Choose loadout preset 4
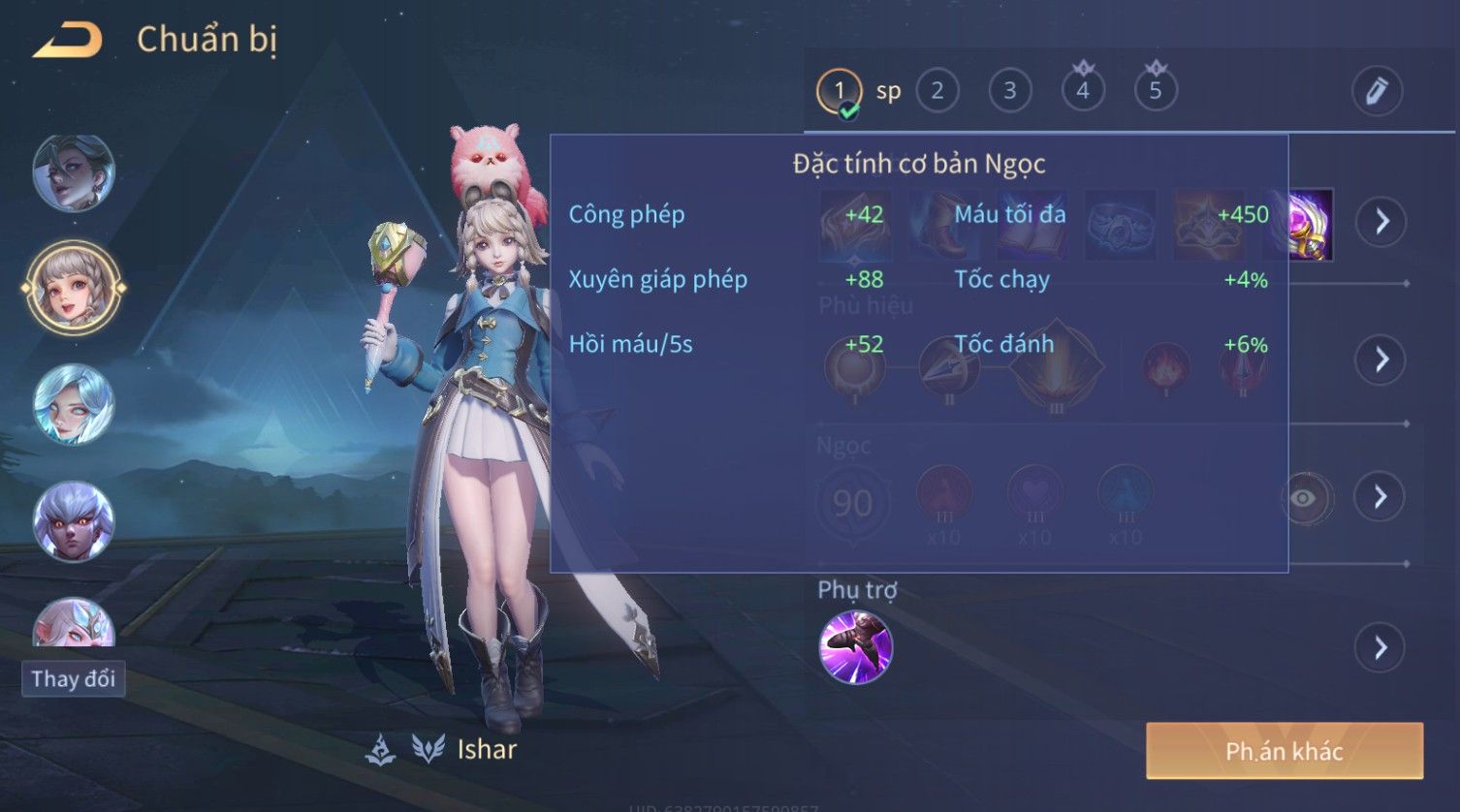 [1082, 91]
